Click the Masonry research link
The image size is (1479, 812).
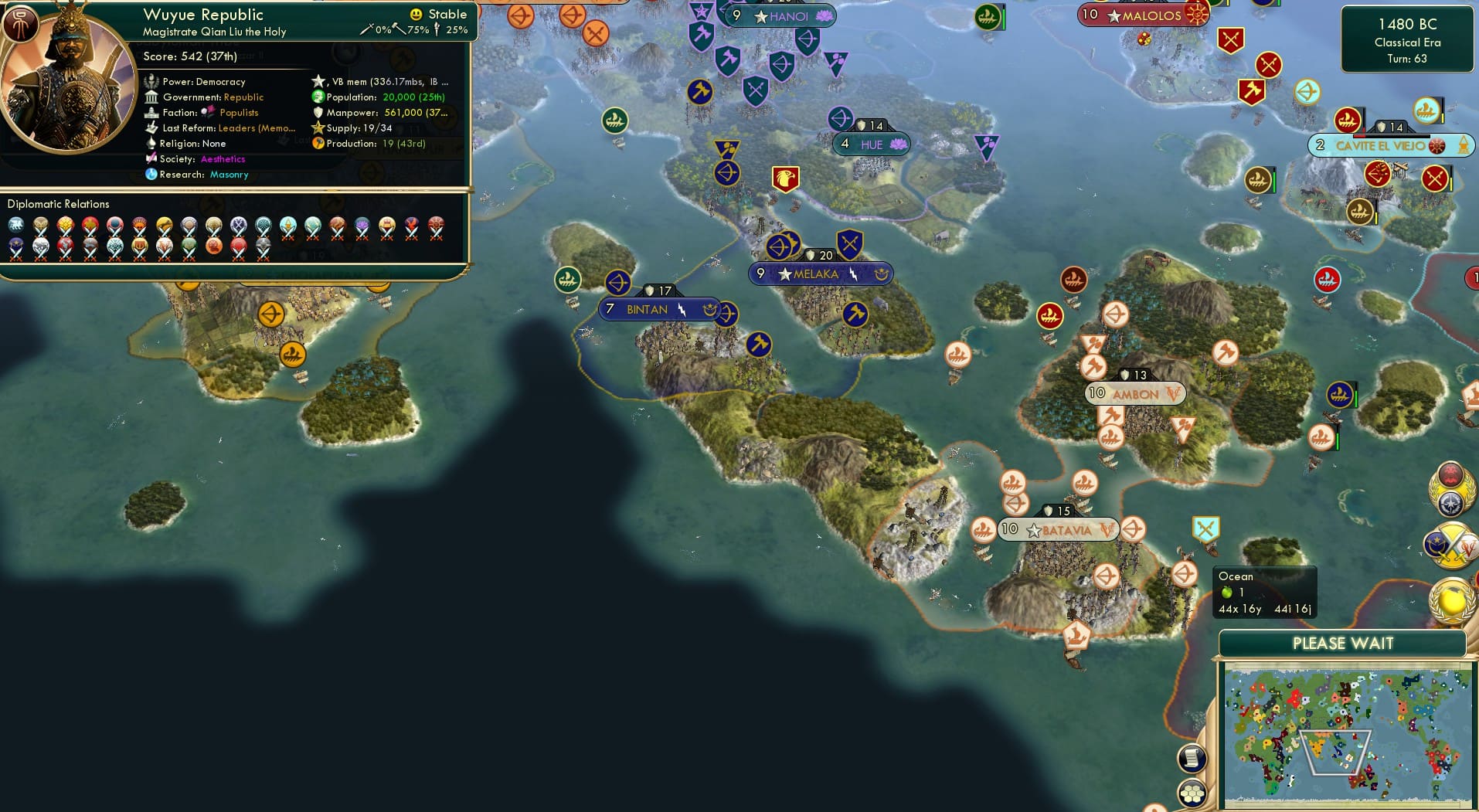coord(229,175)
